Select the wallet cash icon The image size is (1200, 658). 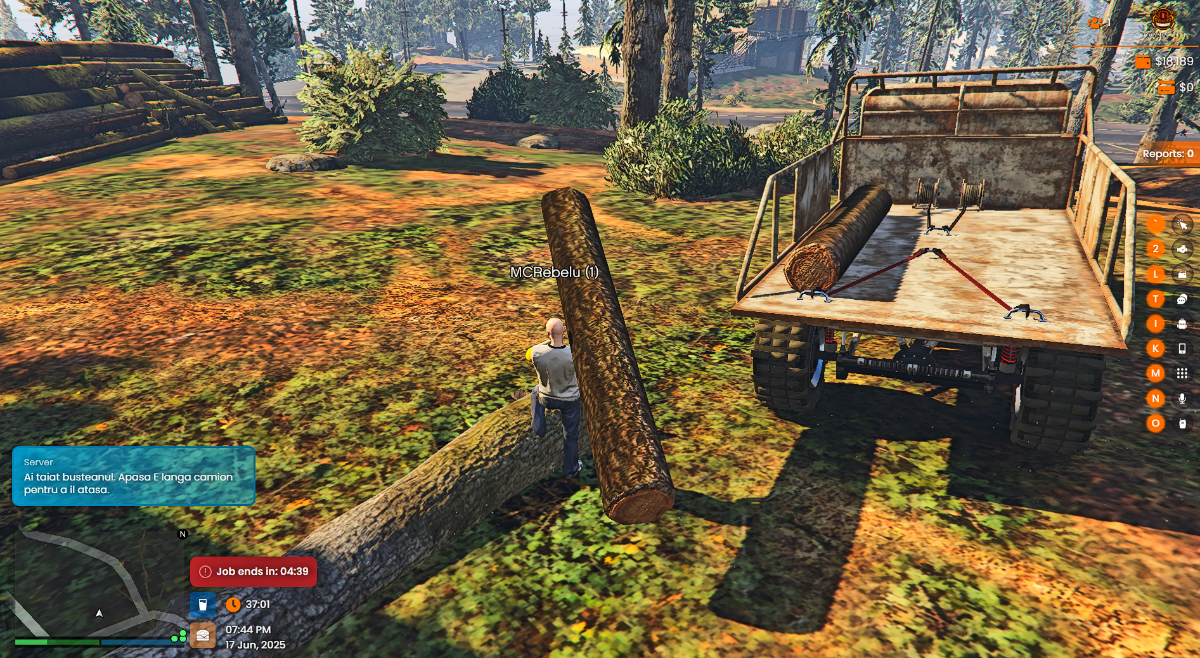1143,62
